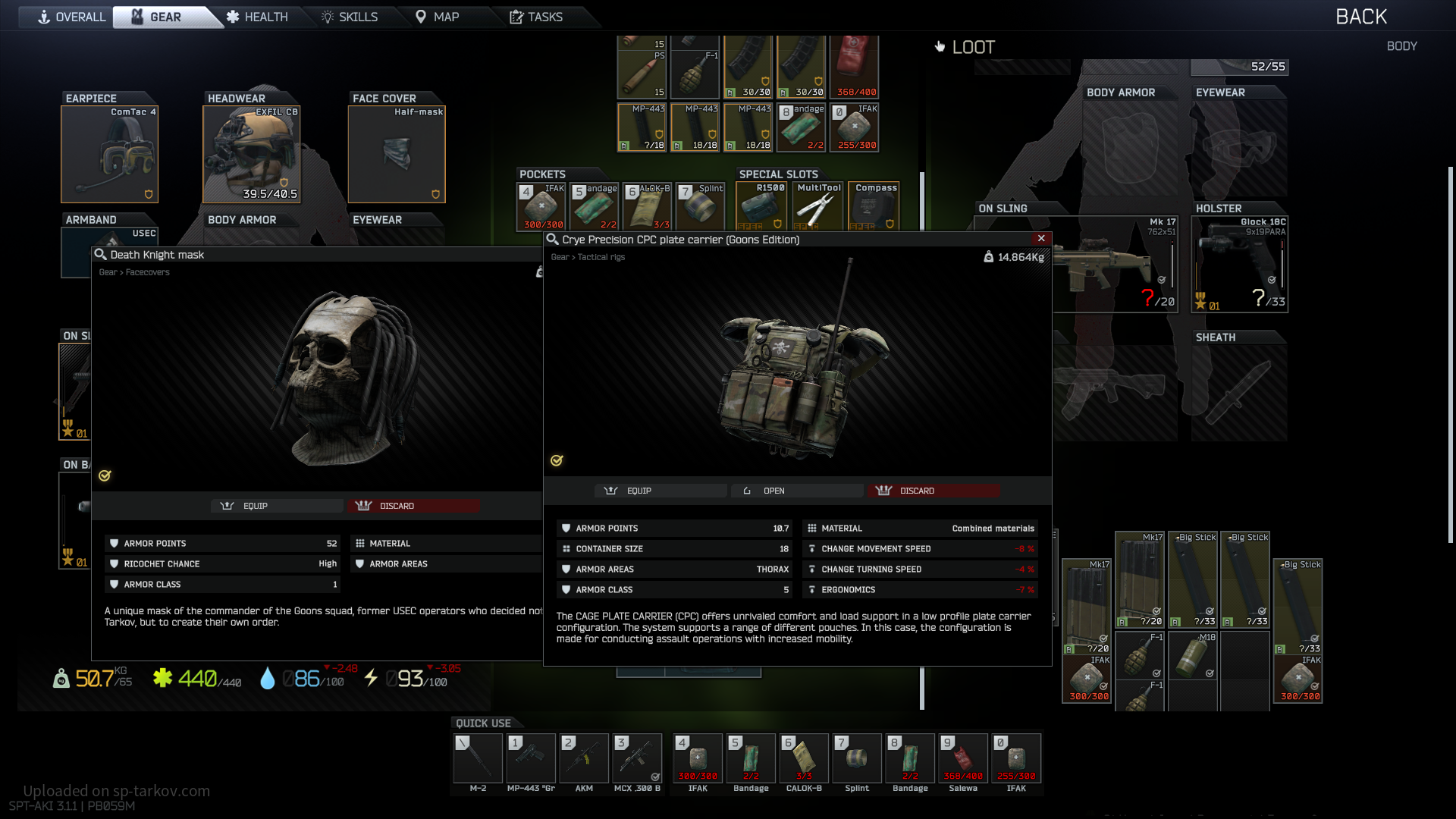Click the Back button
Viewport: 1456px width, 819px height.
(x=1361, y=17)
